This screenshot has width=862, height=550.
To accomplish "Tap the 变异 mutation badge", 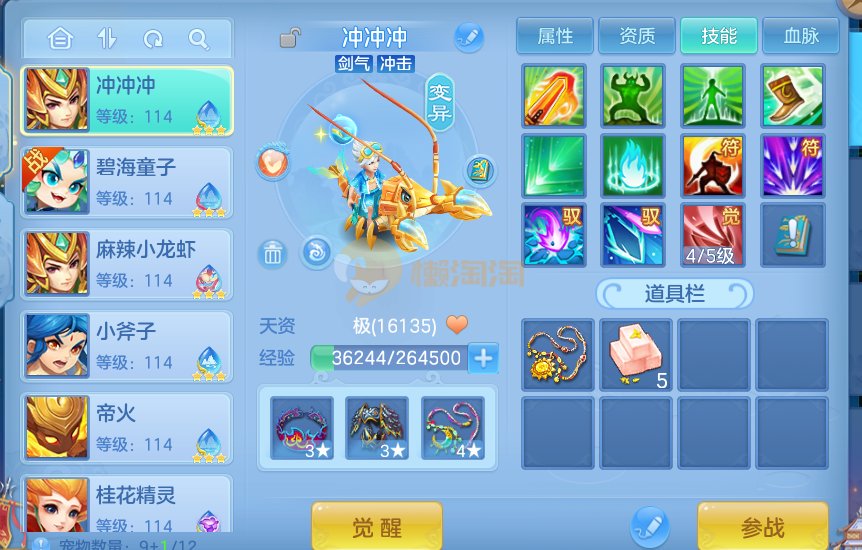I will click(x=440, y=102).
